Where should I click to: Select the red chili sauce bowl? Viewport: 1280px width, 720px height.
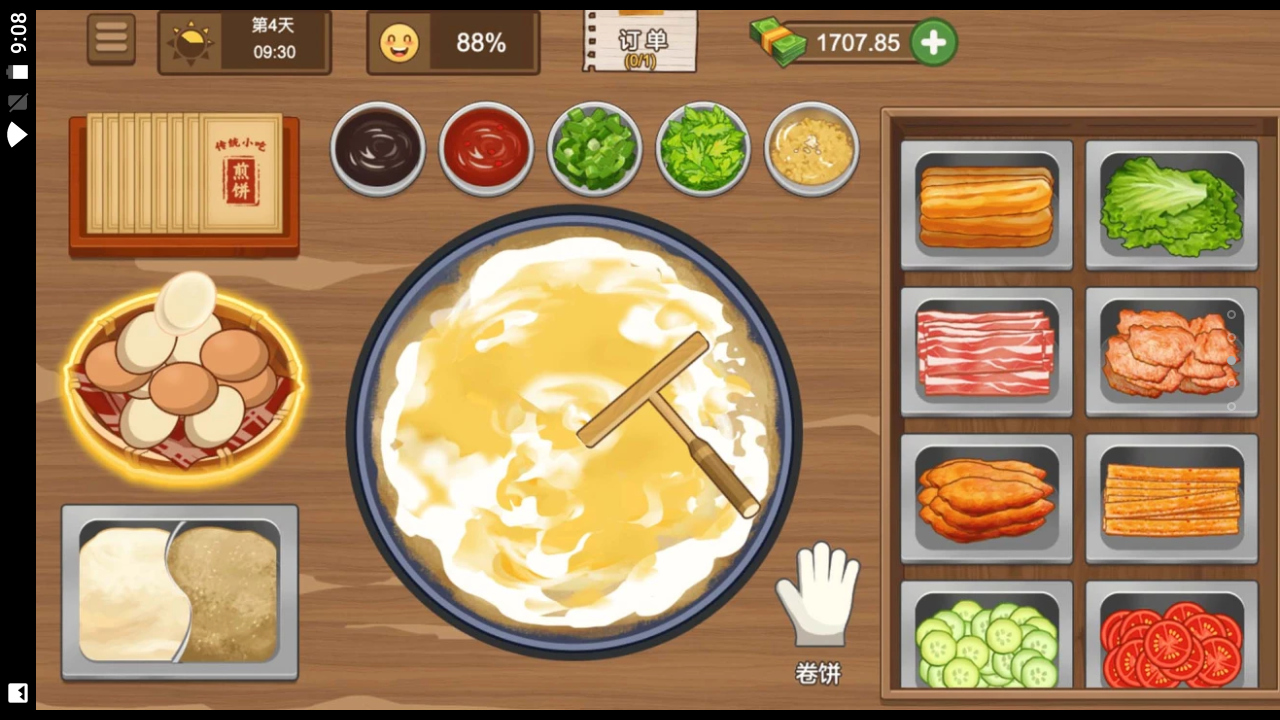coord(487,148)
